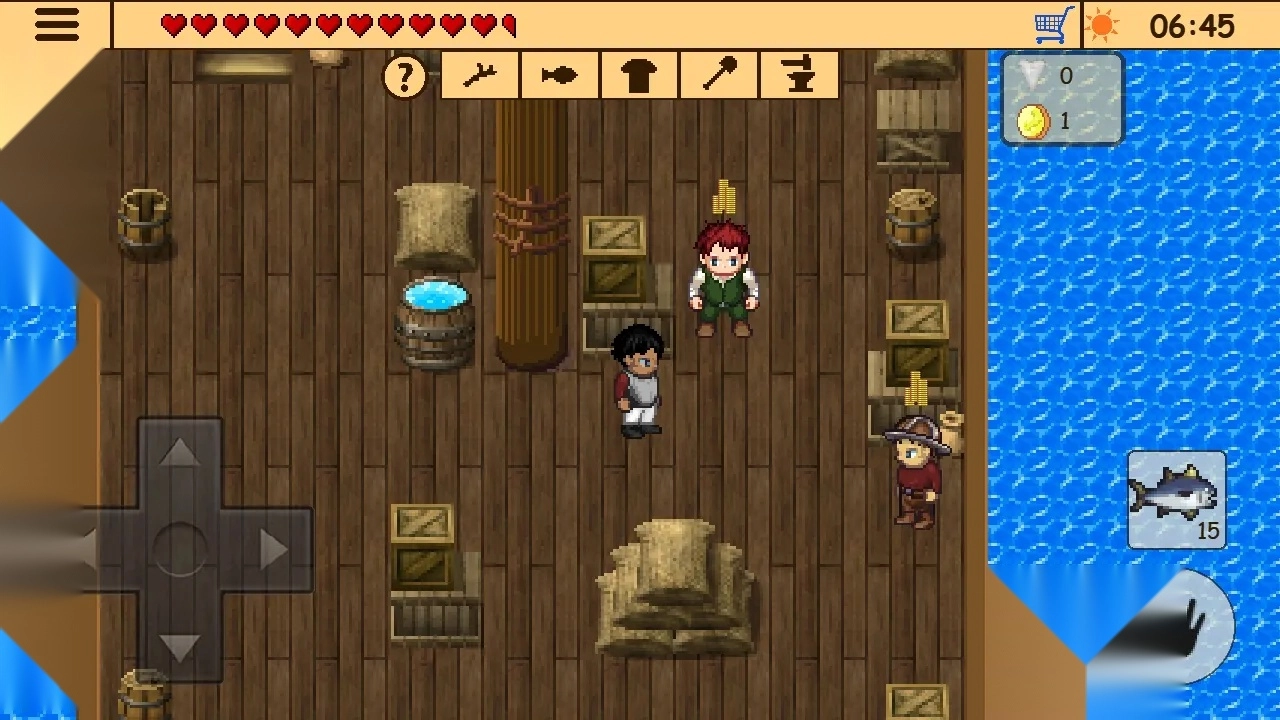Open the anvil crafting icon
This screenshot has width=1280, height=720.
[x=798, y=74]
